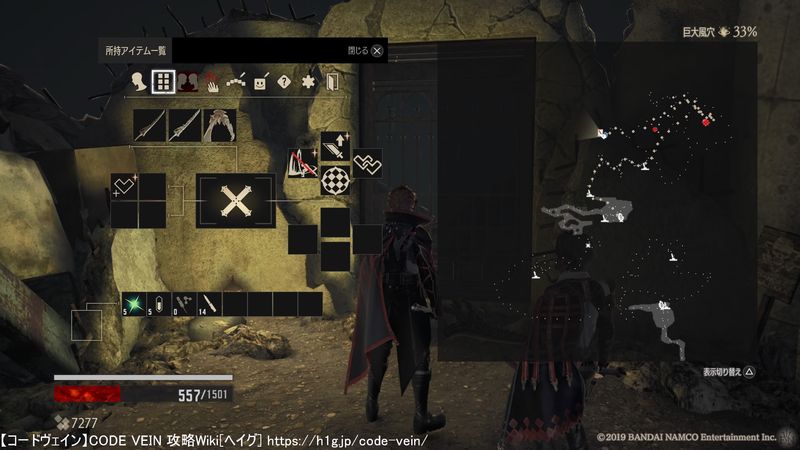The image size is (800, 450).
Task: Select the green spark item slot
Action: (134, 303)
